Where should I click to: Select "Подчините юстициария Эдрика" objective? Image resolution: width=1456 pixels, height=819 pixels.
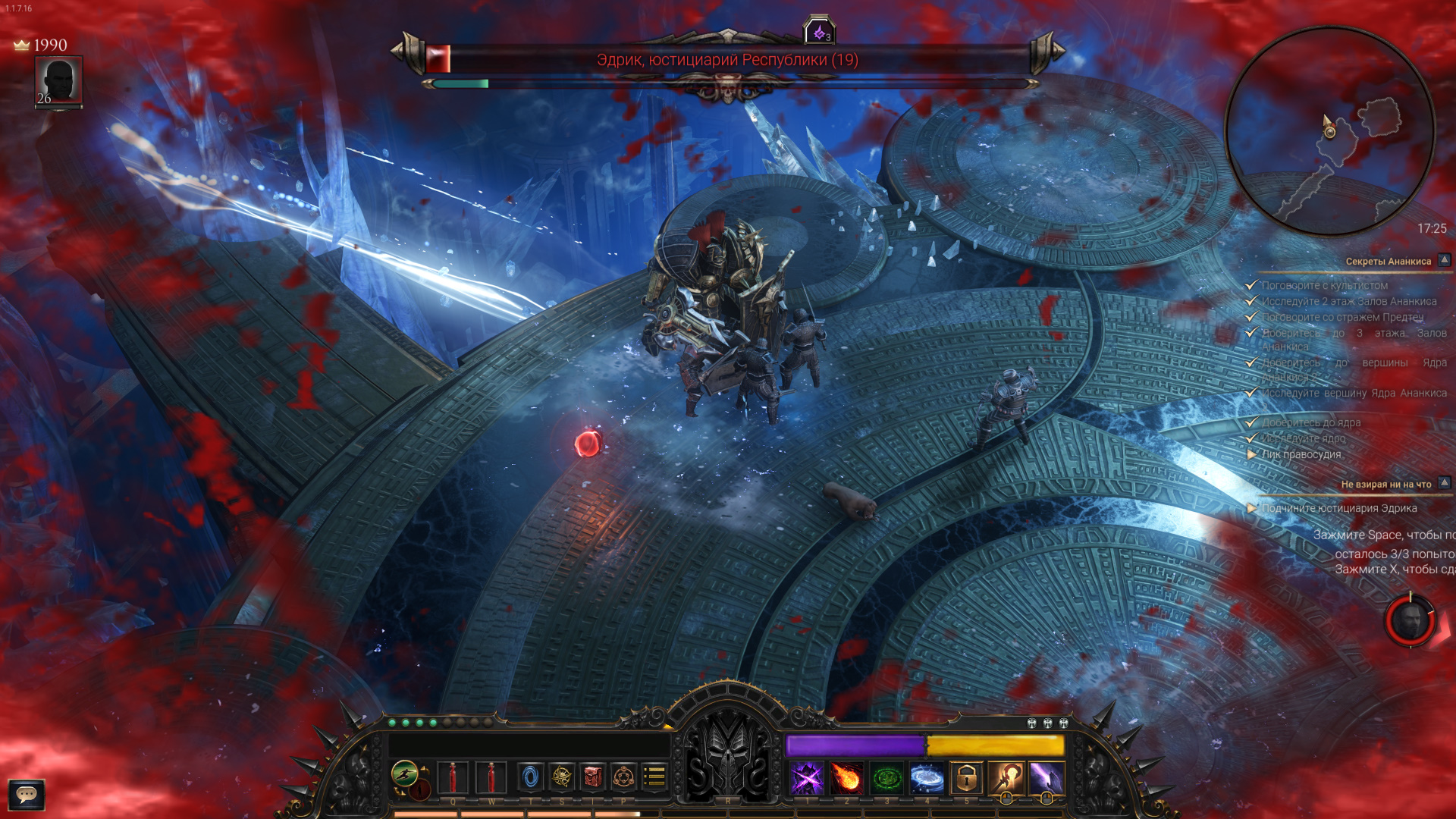click(1338, 508)
